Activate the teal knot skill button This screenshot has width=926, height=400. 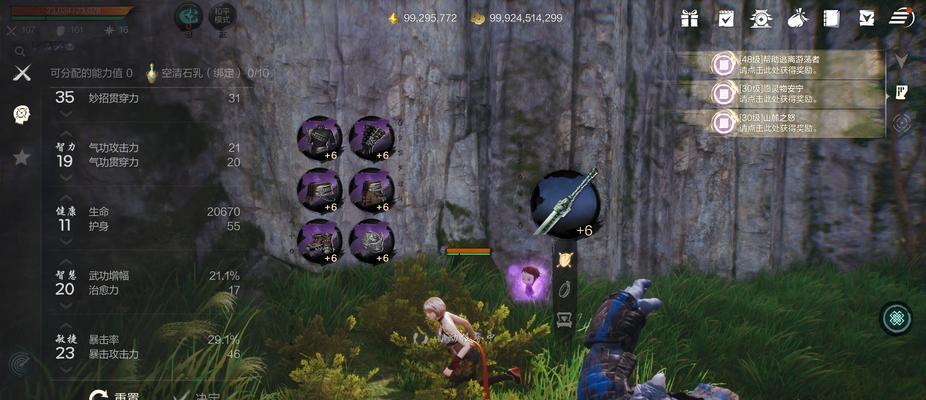click(896, 319)
